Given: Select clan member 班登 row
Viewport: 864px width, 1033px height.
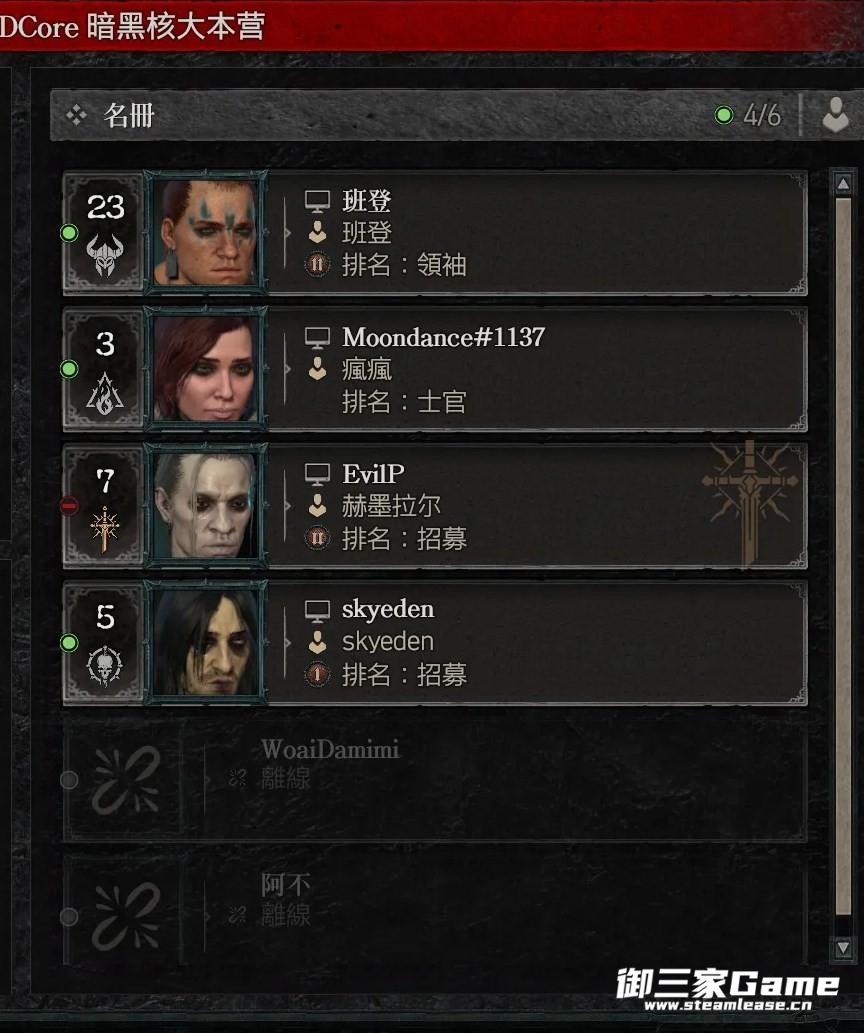Looking at the screenshot, I should pyautogui.click(x=540, y=233).
